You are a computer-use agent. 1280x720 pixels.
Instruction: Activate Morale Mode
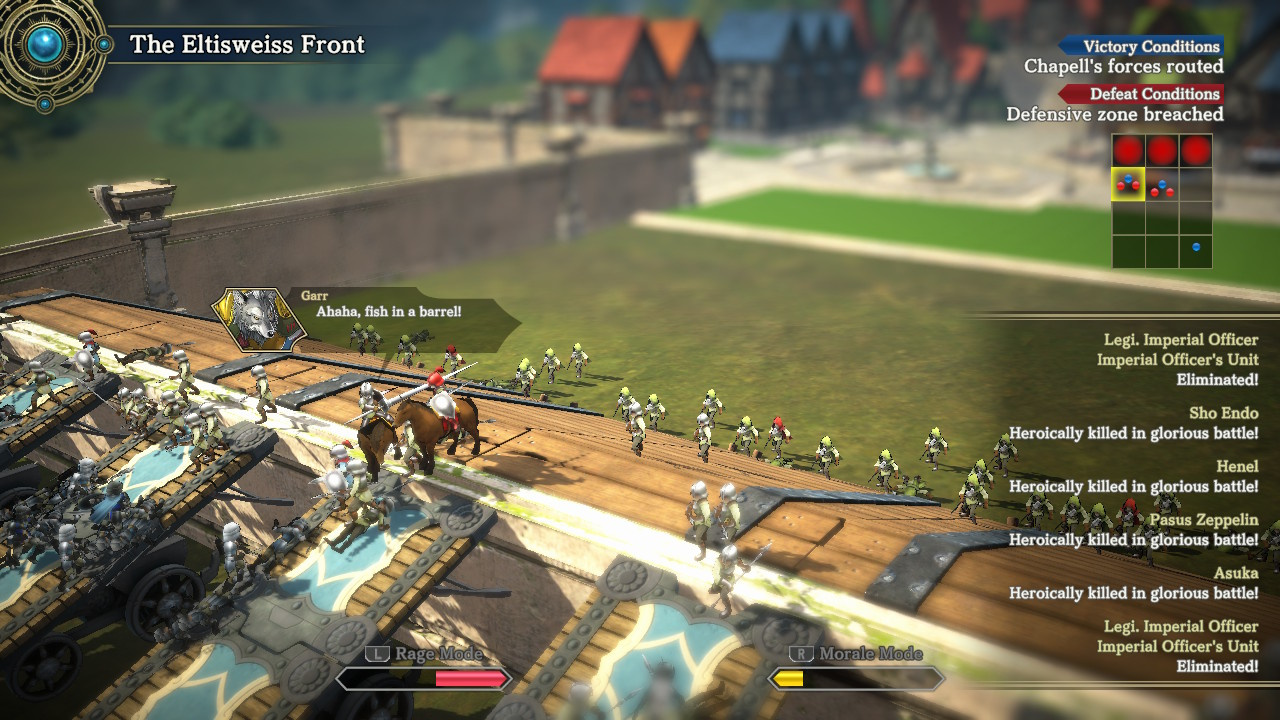(x=856, y=678)
